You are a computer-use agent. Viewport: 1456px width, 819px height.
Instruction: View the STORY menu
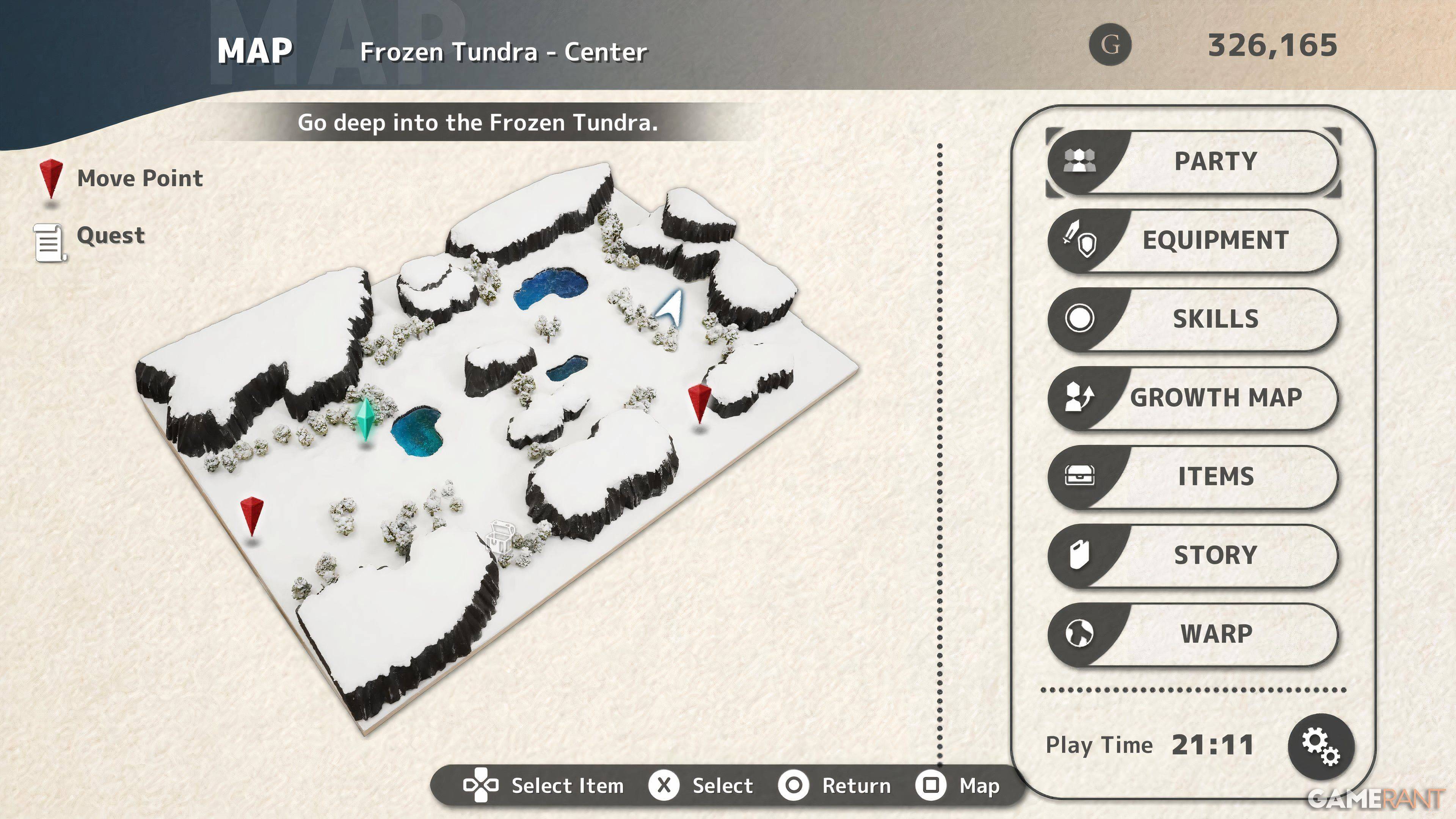point(1192,555)
